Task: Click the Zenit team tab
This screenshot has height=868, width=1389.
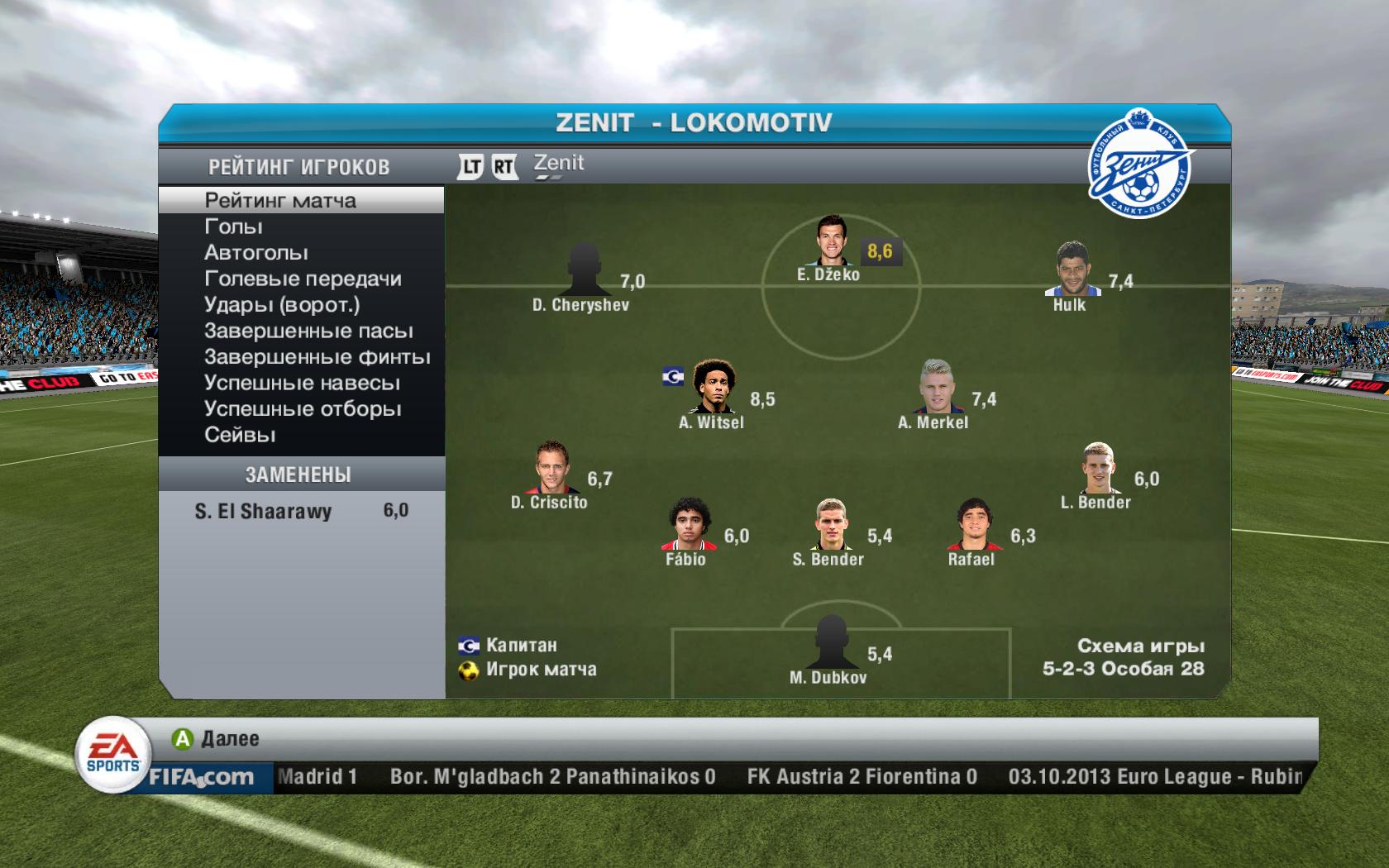Action: [x=559, y=164]
